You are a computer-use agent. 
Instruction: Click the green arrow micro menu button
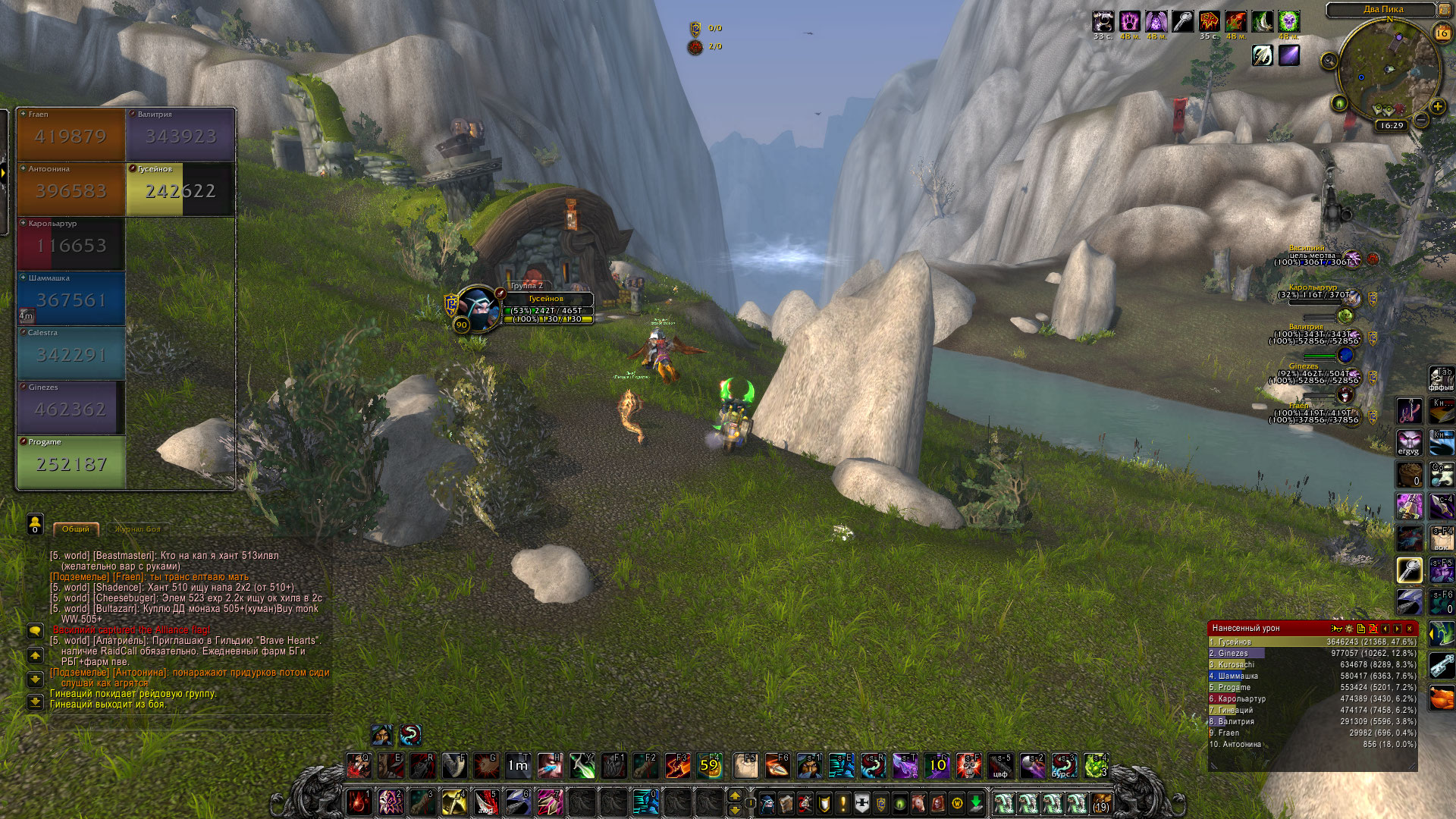tap(976, 802)
